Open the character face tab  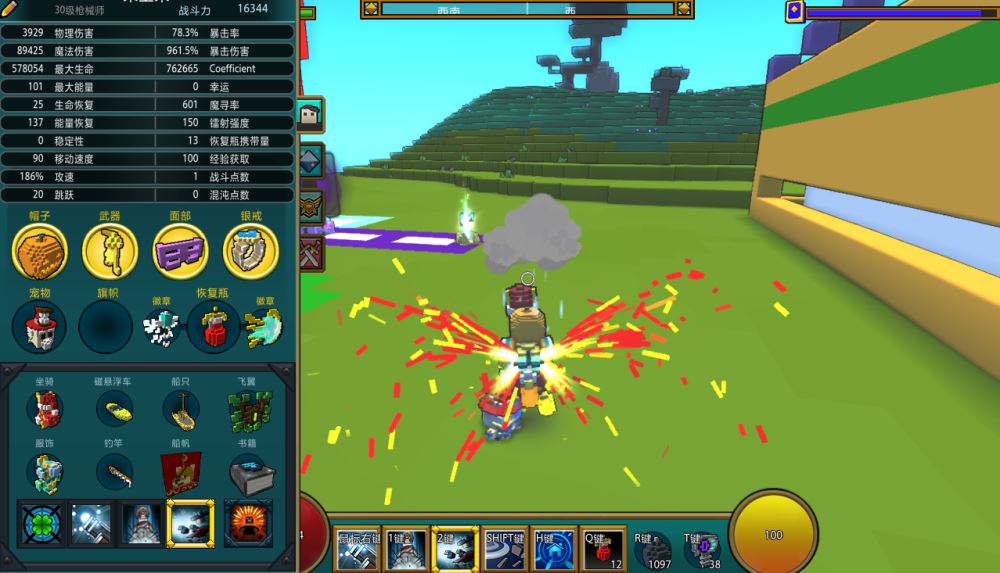click(310, 114)
